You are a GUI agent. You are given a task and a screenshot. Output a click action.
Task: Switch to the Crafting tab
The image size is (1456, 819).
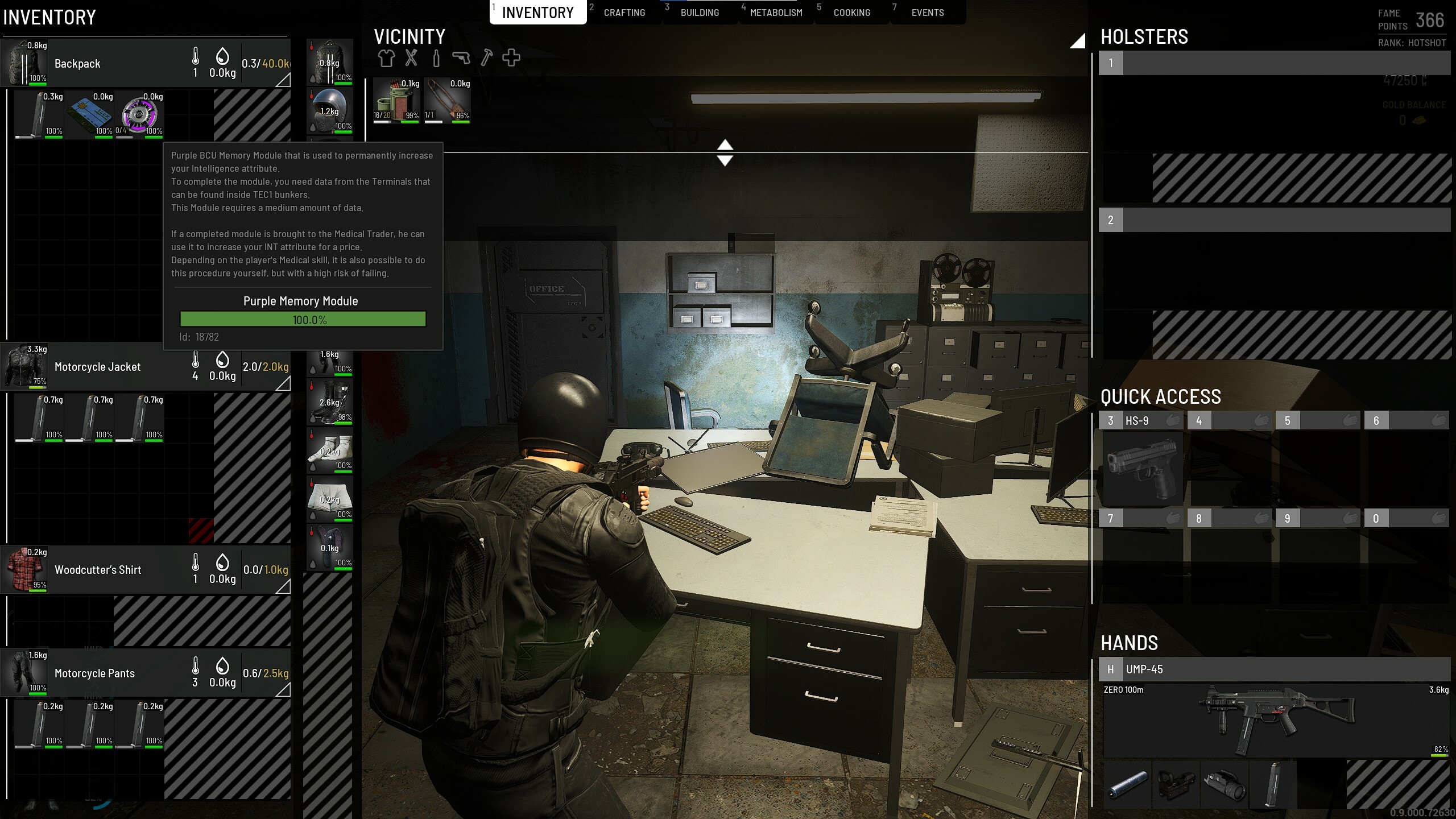coord(624,13)
